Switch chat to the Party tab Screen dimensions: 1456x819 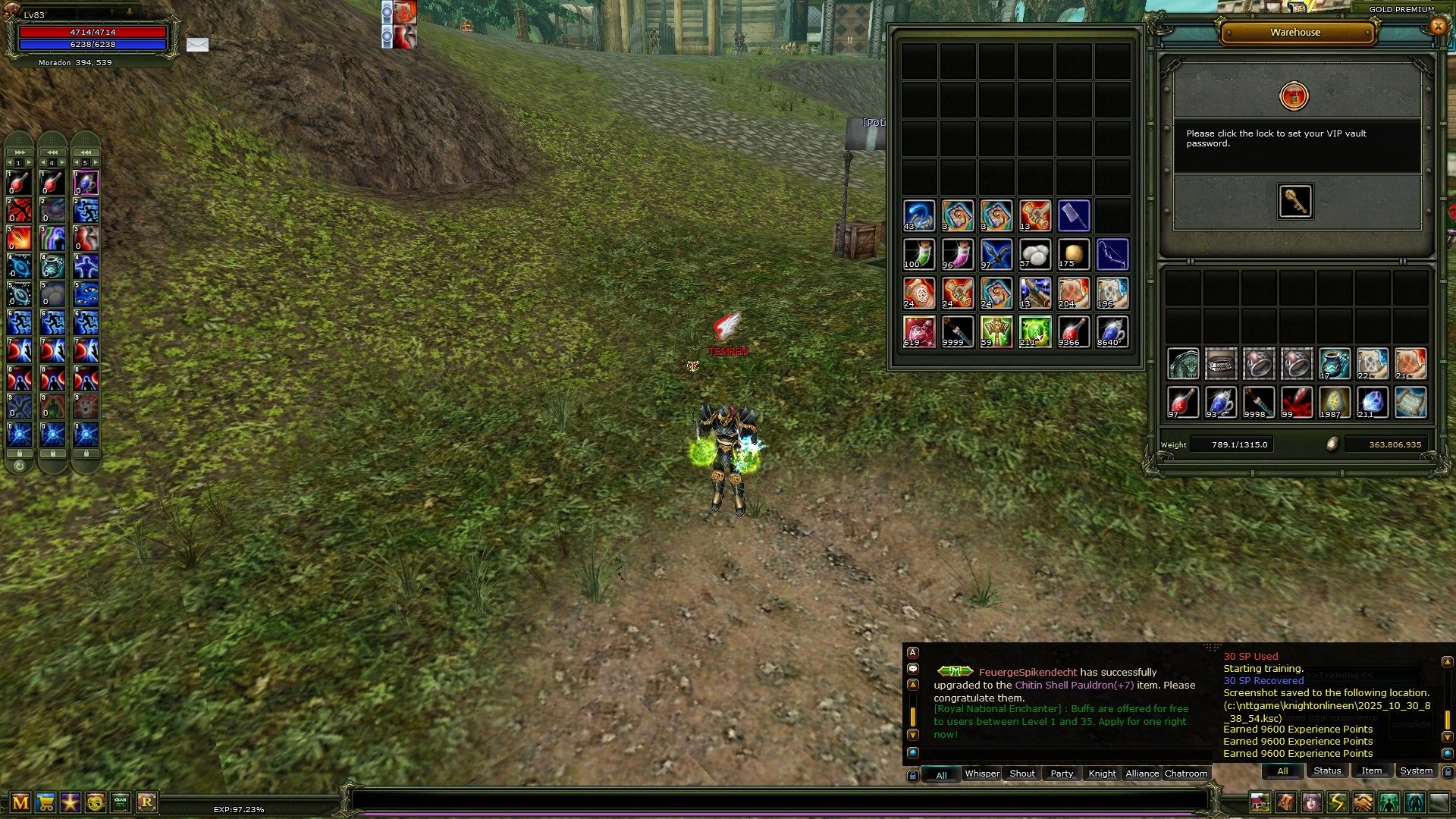(1062, 773)
